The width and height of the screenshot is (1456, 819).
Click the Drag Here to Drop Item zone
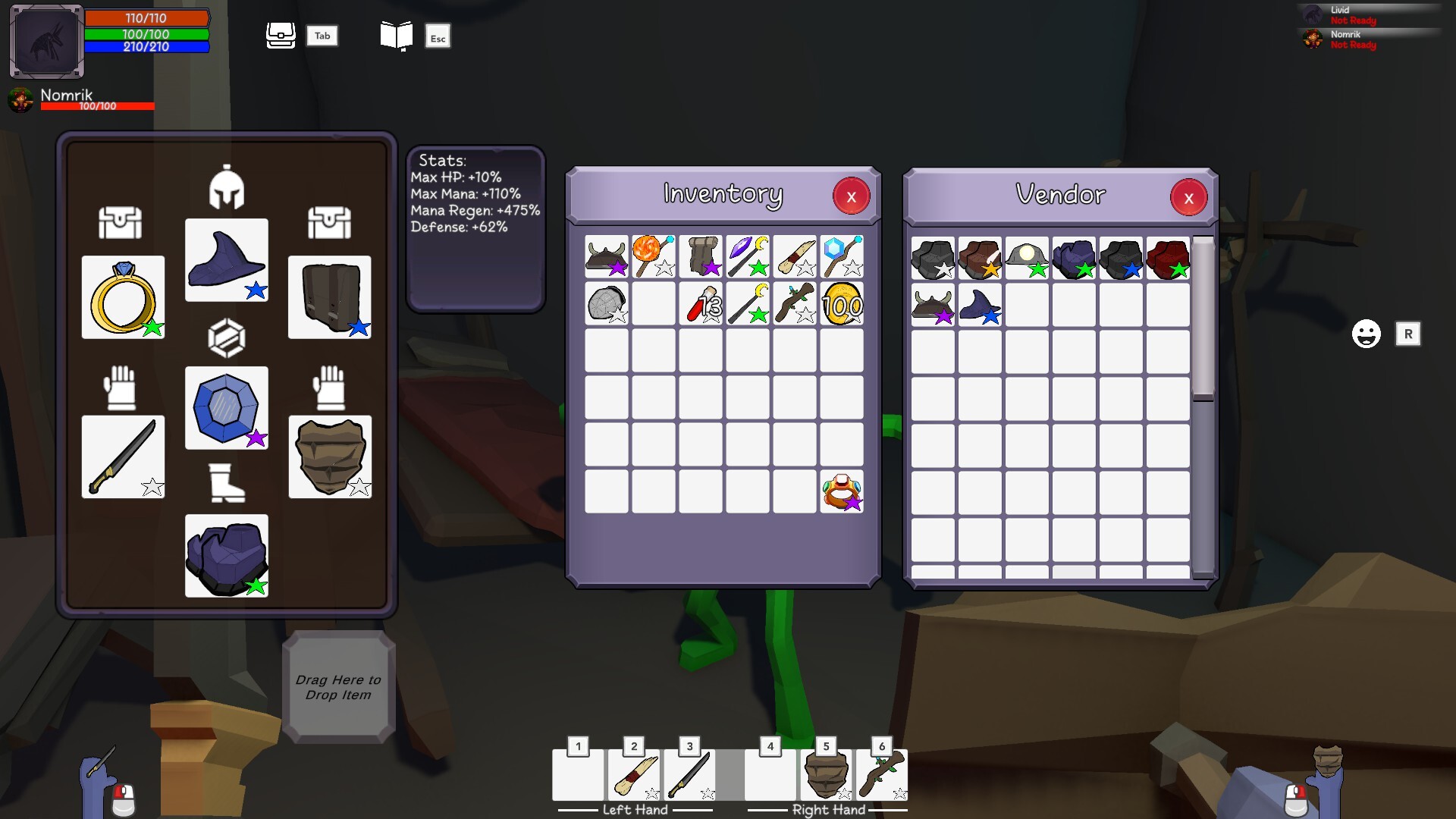pos(339,685)
